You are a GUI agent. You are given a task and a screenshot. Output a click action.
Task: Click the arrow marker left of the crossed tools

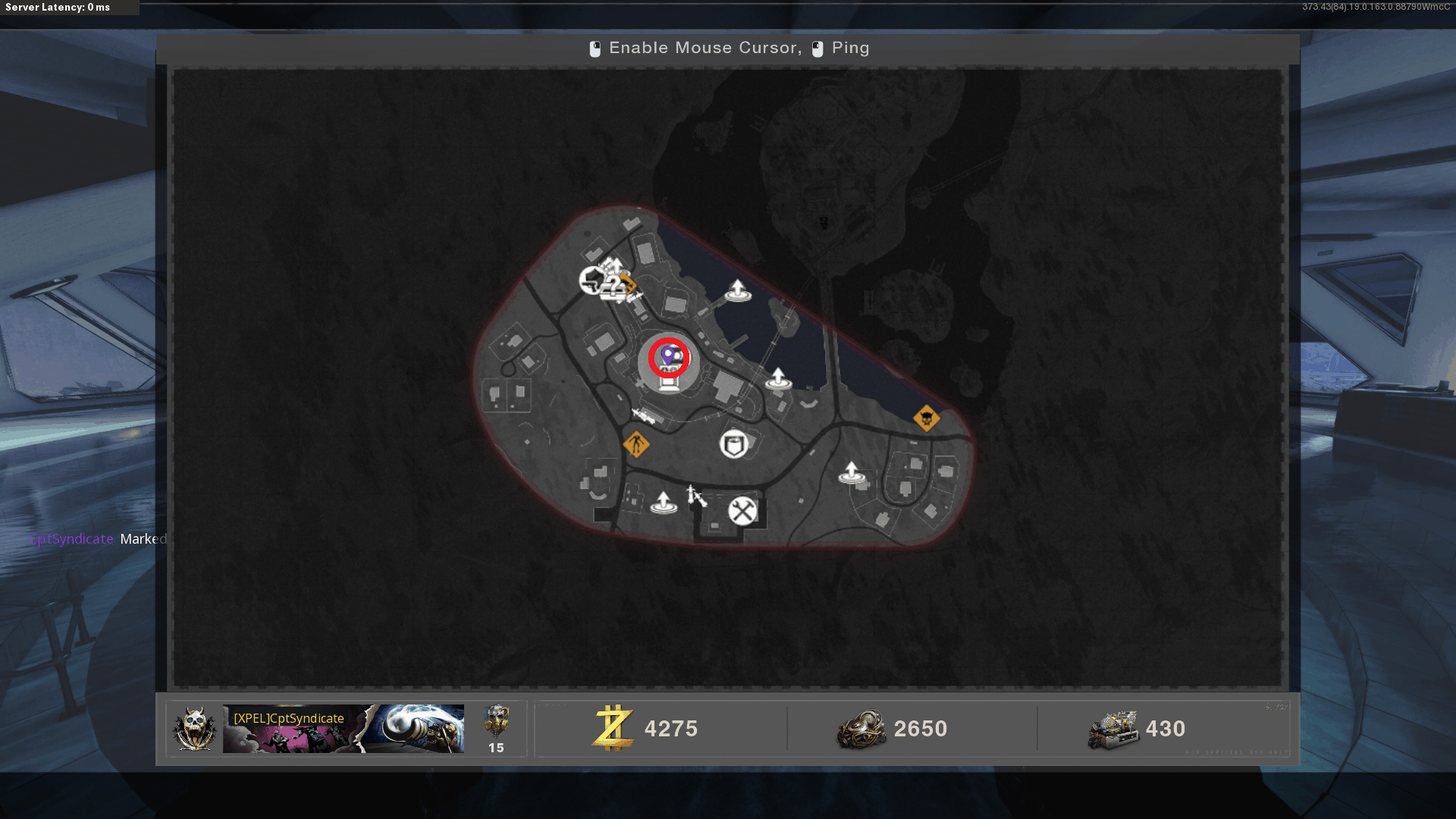point(664,503)
